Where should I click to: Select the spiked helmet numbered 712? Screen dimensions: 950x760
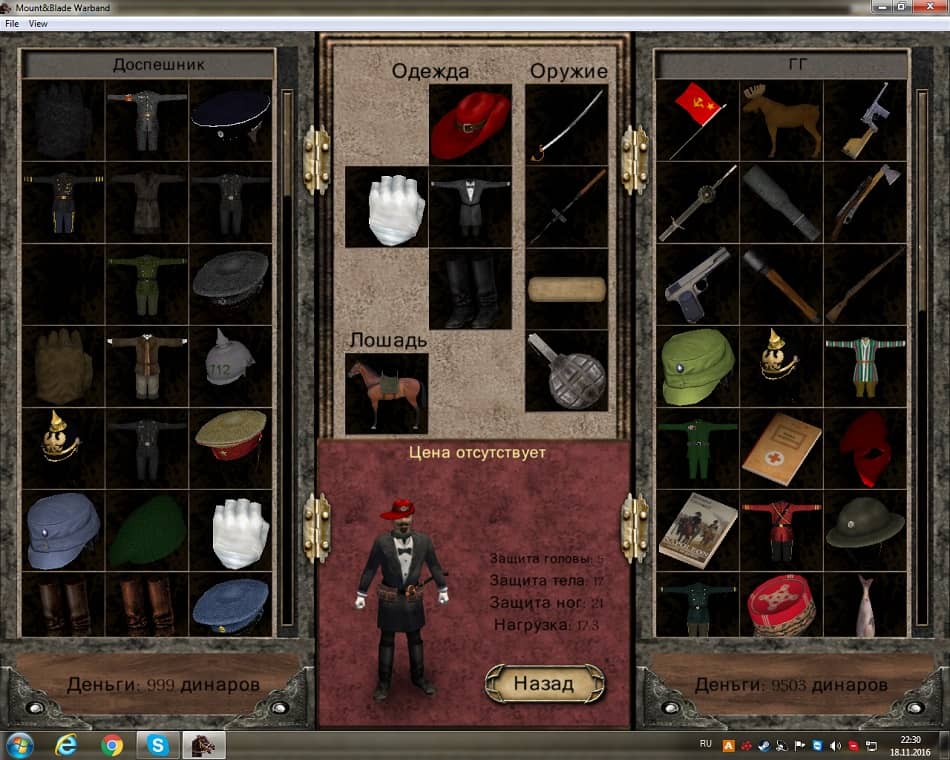click(230, 366)
